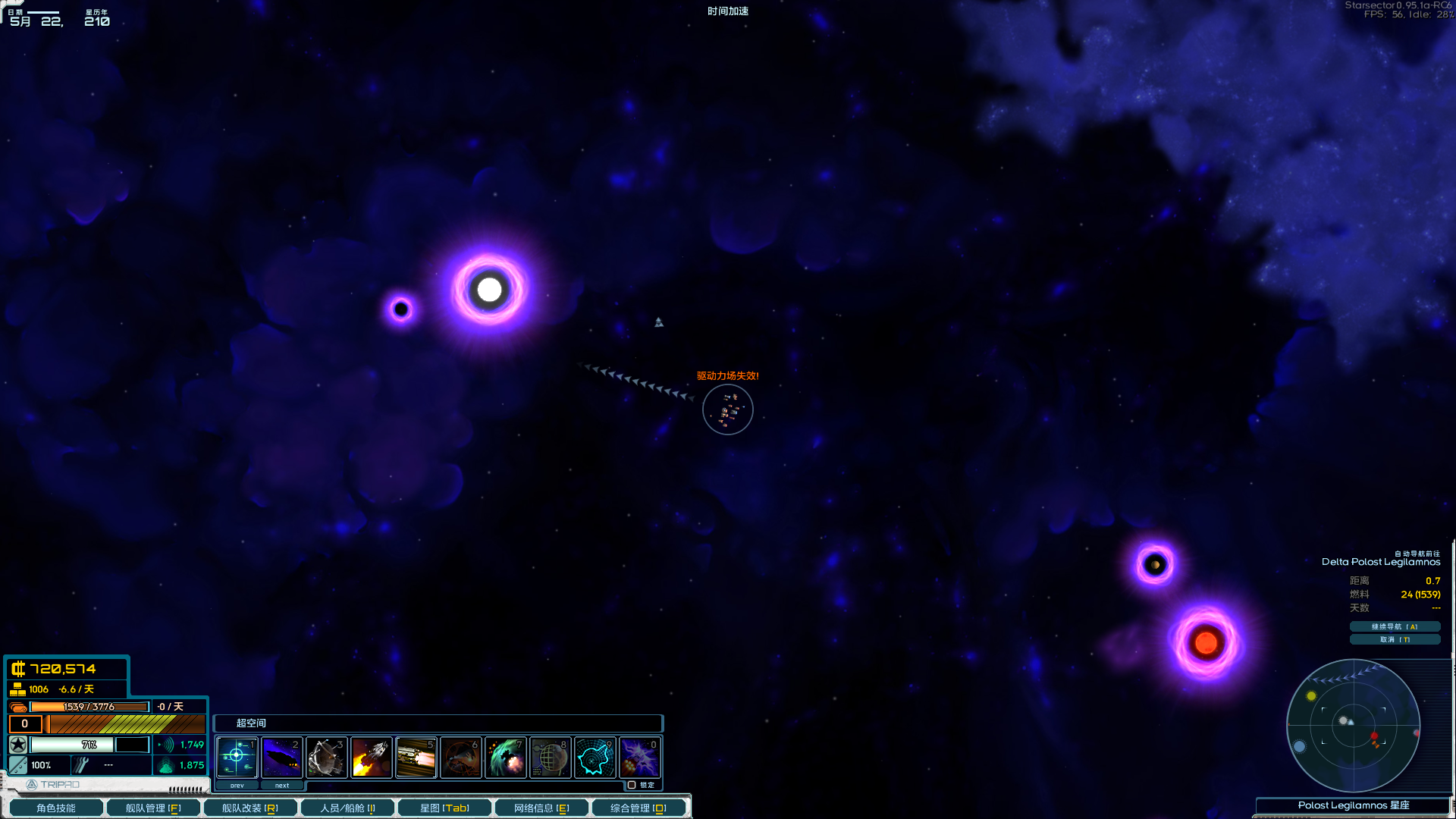Continue autopilot with 继续导航 button
Viewport: 1456px width, 819px height.
pos(1395,626)
